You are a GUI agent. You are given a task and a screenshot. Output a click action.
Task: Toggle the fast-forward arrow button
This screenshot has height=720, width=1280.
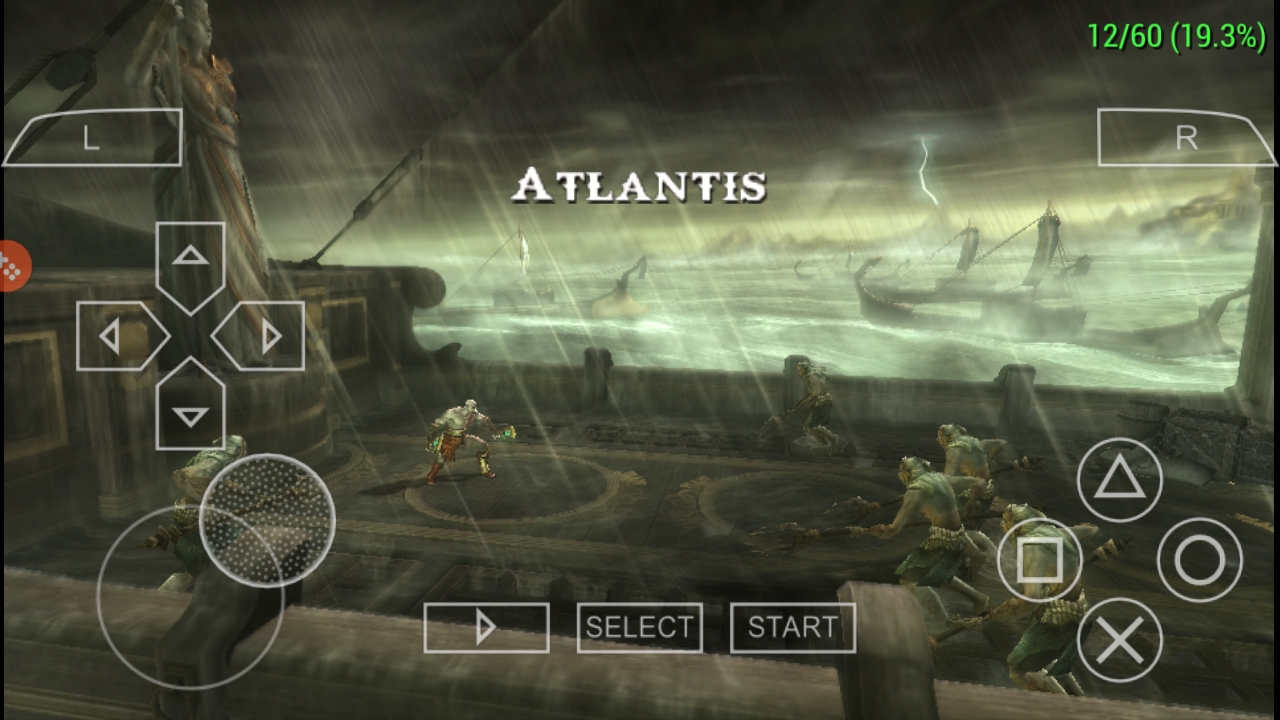[486, 628]
